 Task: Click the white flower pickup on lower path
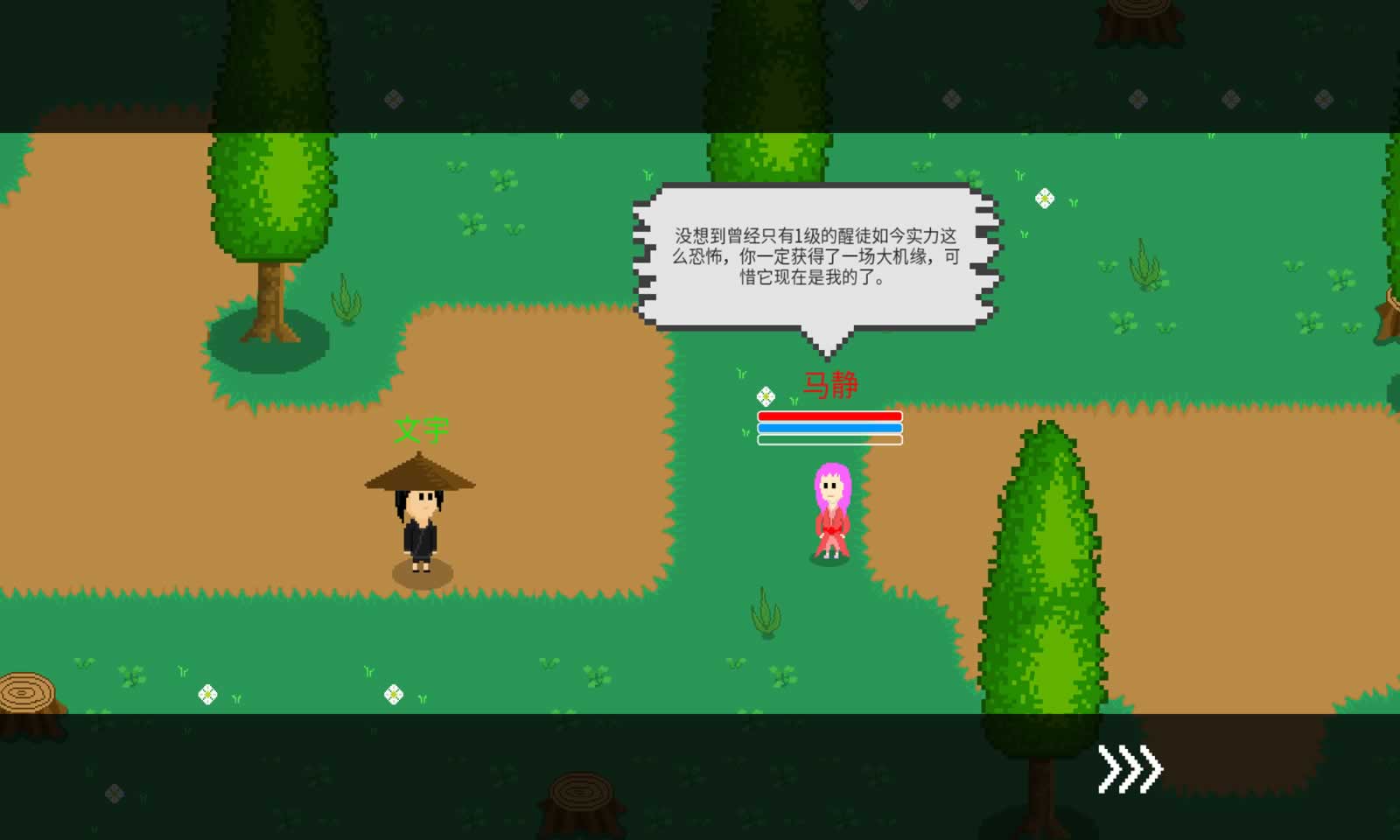[x=206, y=694]
